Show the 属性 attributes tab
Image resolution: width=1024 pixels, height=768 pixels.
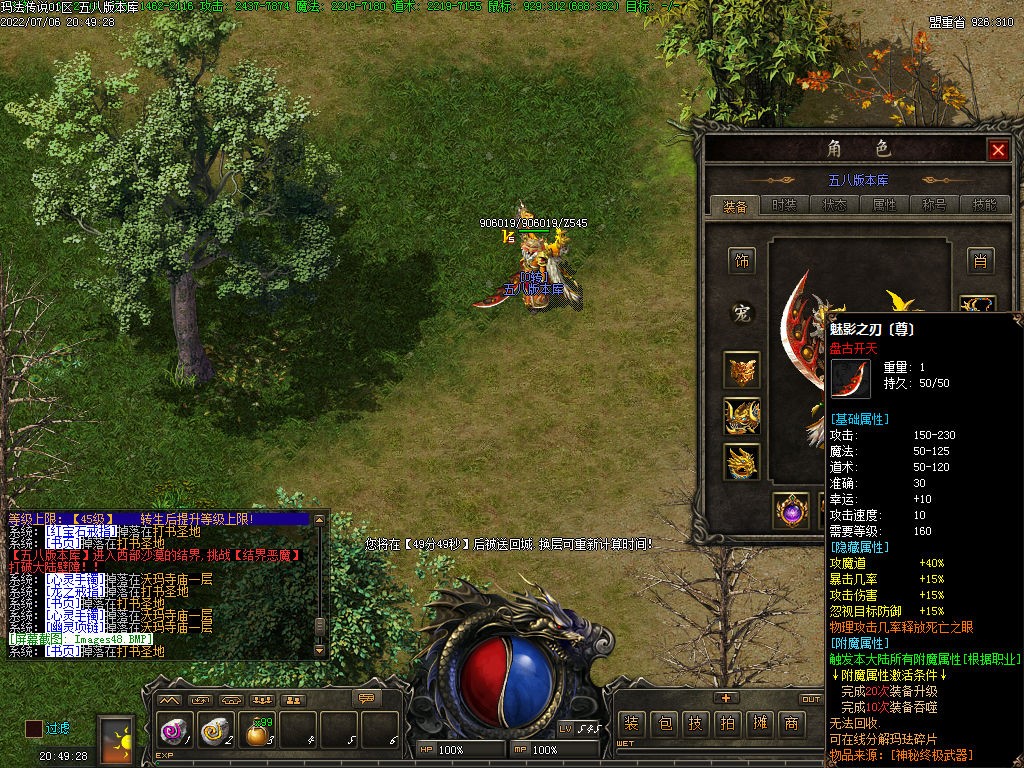885,205
